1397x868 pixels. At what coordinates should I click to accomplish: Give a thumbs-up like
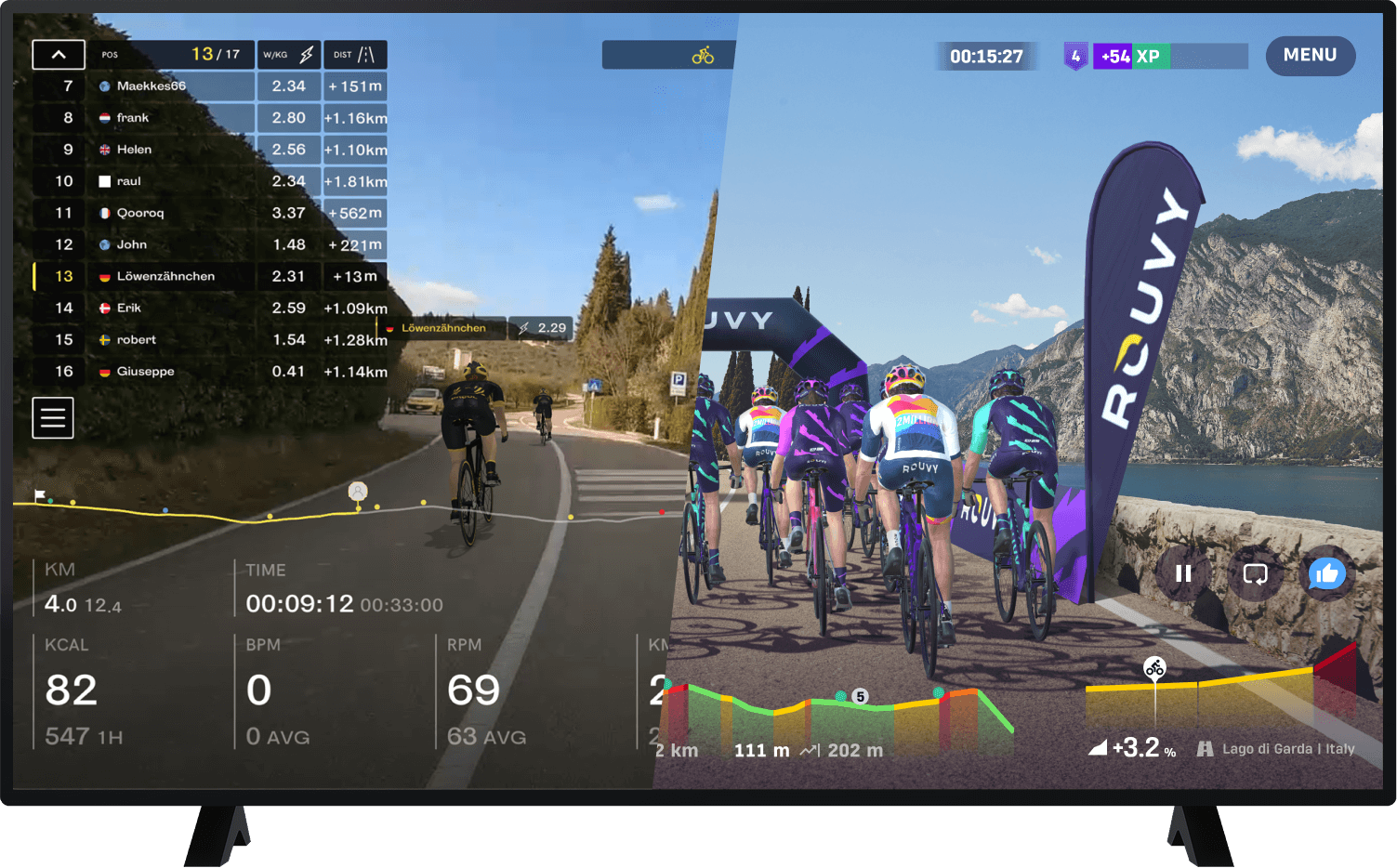[1326, 573]
